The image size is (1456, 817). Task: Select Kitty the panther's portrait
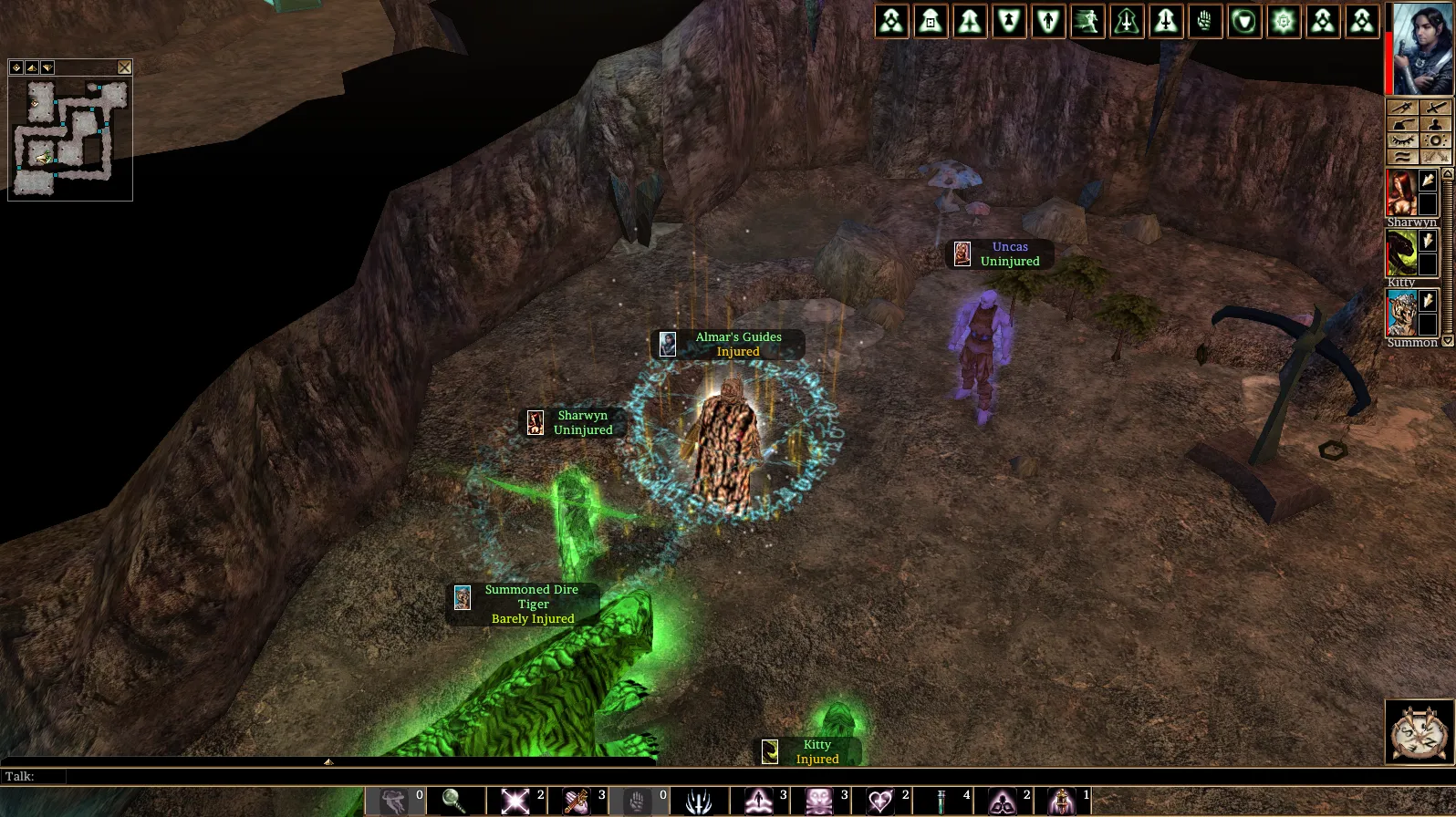(1400, 253)
